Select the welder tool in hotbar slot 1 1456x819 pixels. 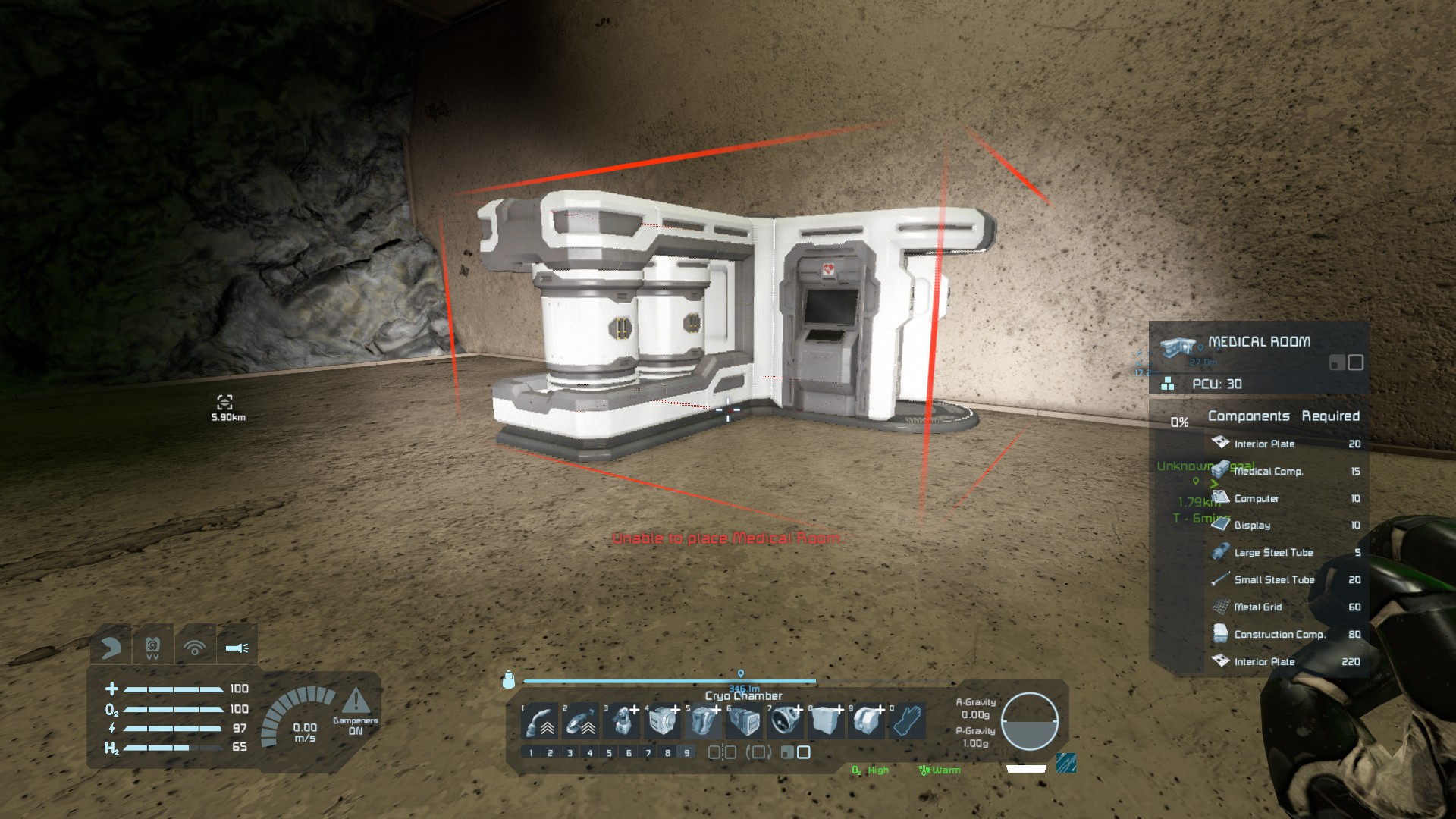(x=541, y=722)
